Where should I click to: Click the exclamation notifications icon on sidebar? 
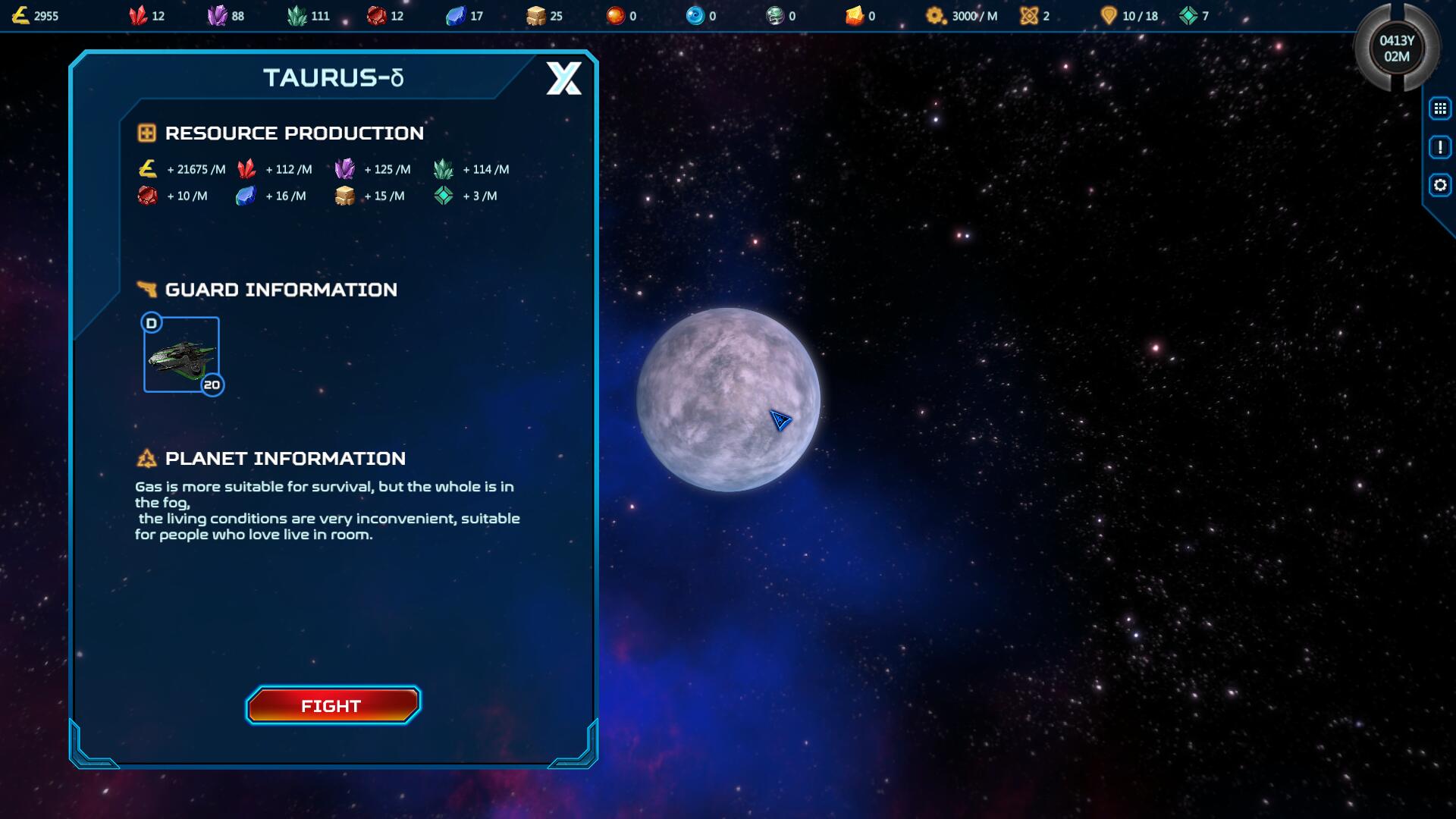tap(1440, 149)
